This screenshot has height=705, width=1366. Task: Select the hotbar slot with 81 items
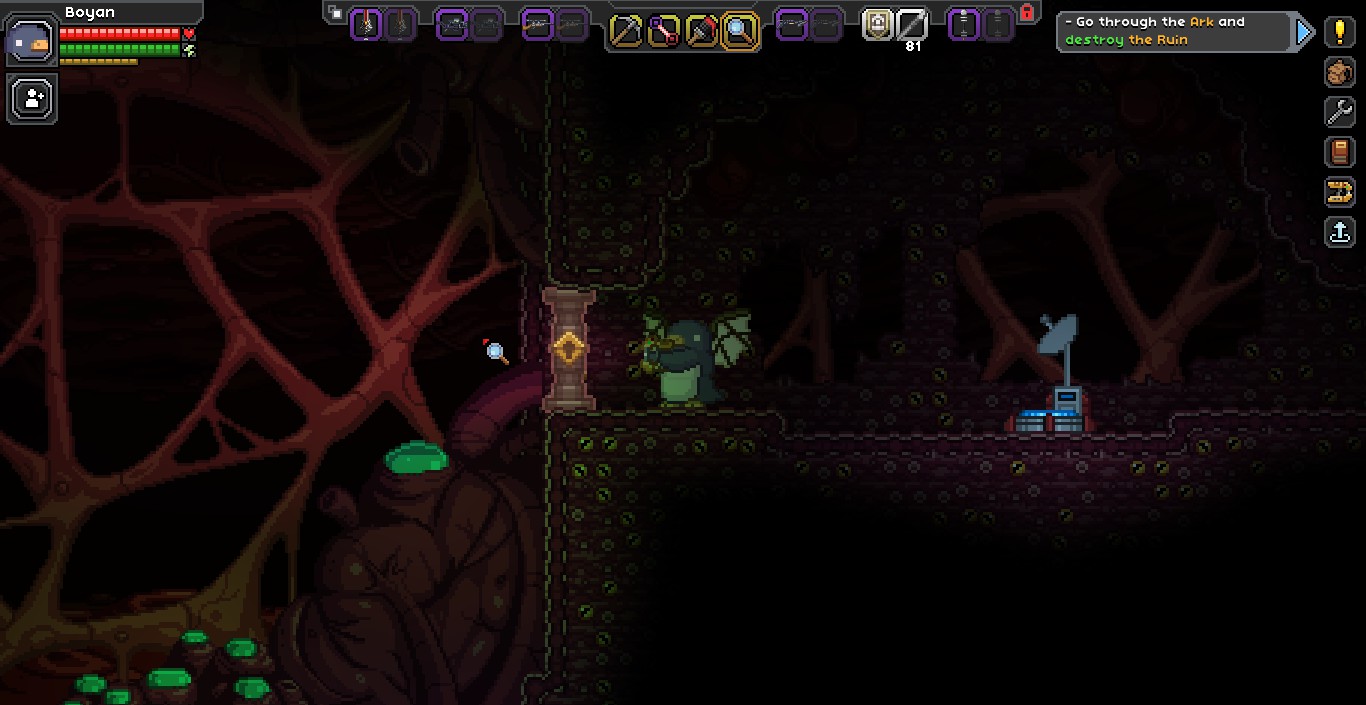coord(912,25)
